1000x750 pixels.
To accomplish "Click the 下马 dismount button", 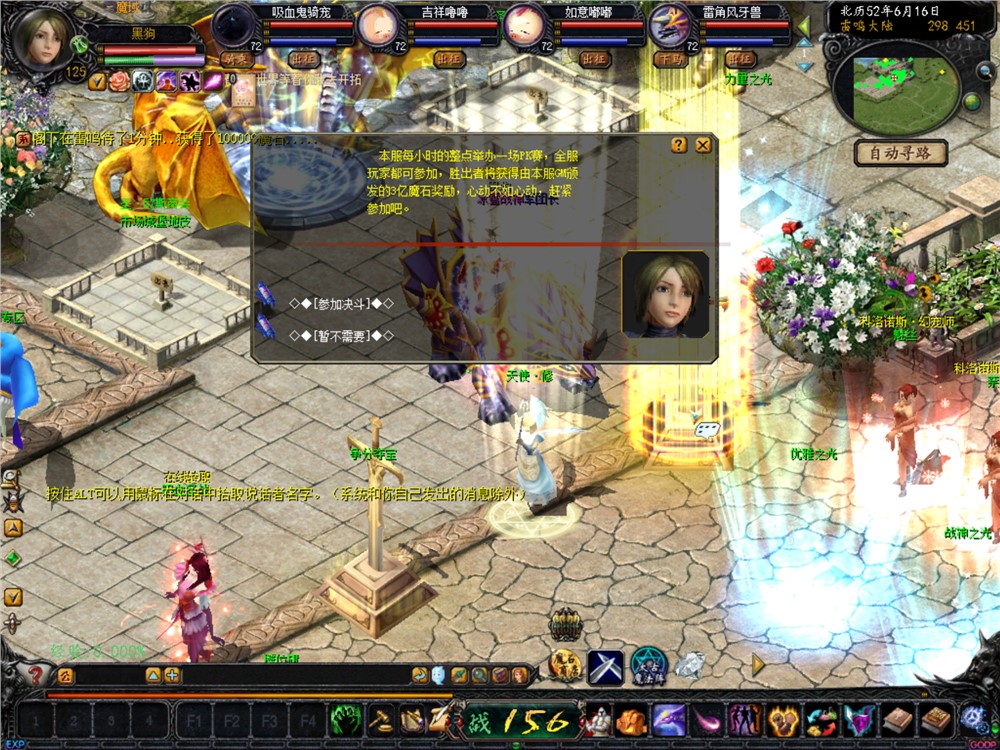I will click(670, 59).
